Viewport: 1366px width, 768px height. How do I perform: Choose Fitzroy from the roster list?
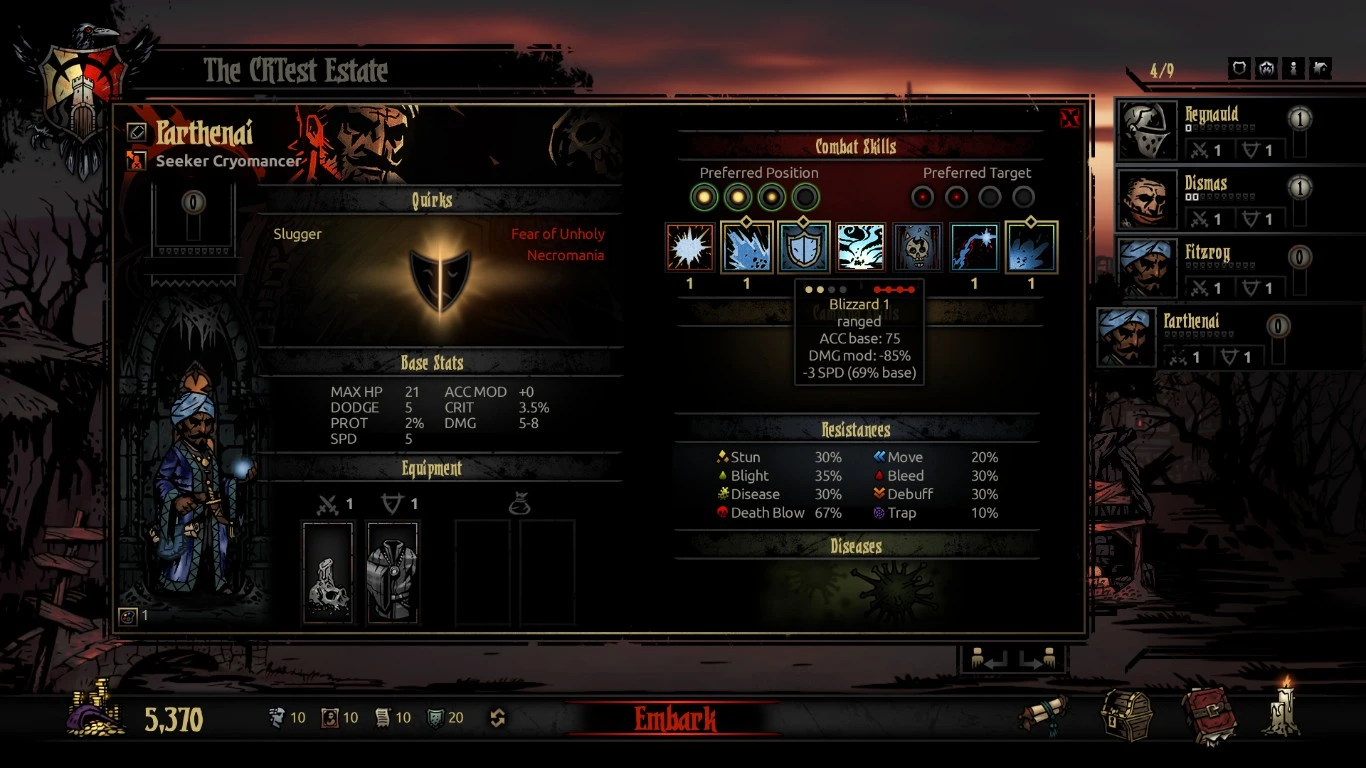1212,269
